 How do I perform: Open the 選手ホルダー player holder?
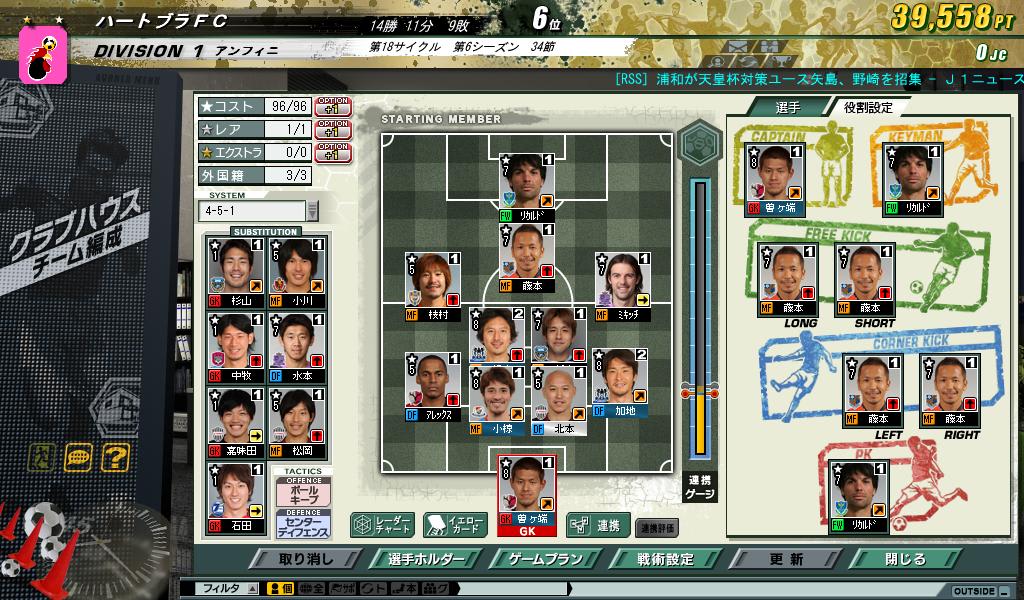click(x=422, y=559)
